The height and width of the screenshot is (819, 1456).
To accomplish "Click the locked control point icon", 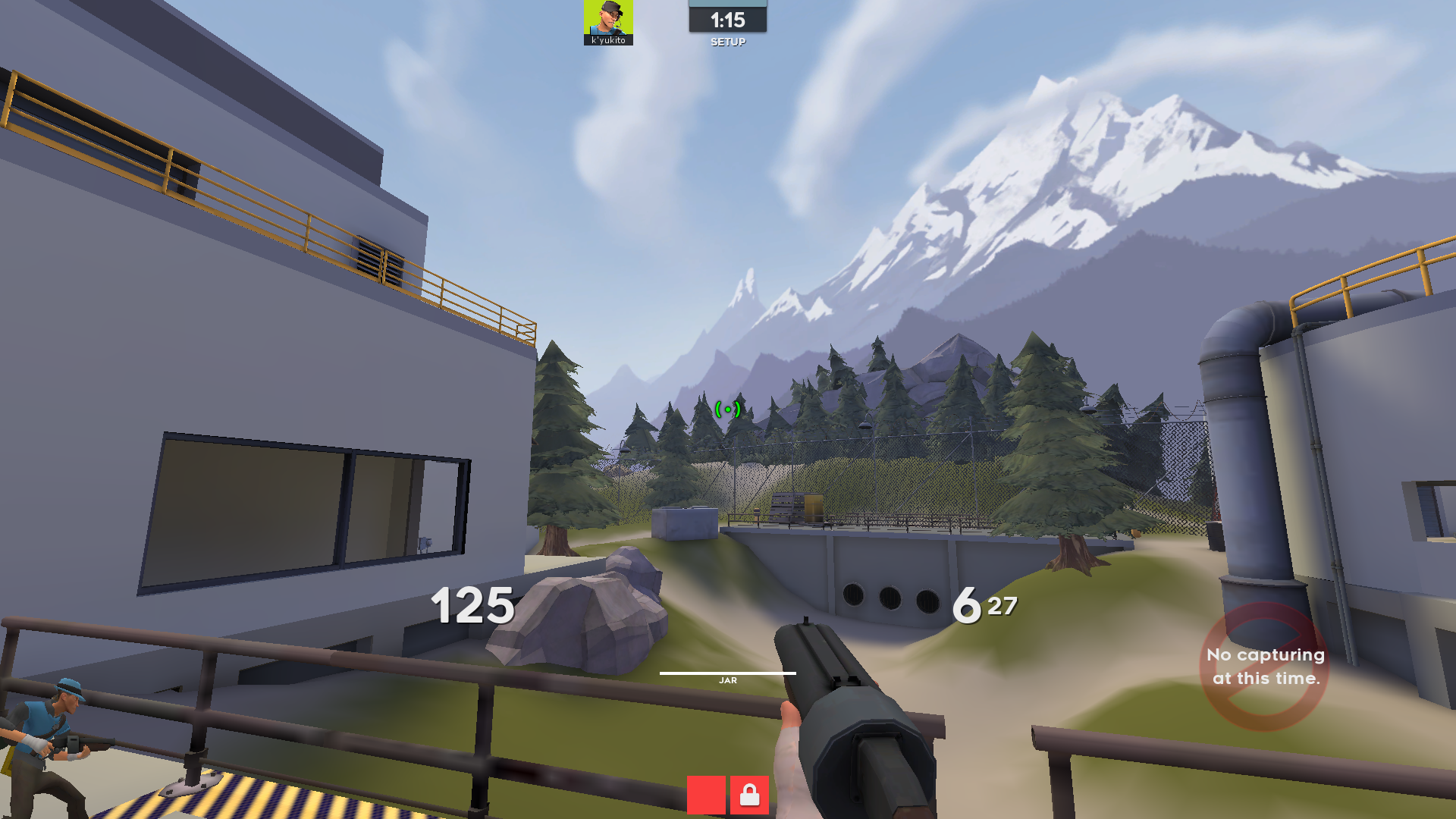I will point(749,795).
